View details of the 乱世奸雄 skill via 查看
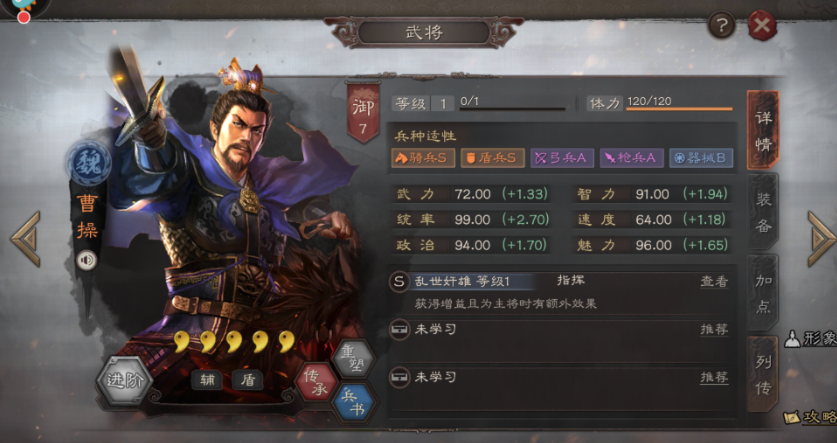This screenshot has width=837, height=443. [714, 283]
